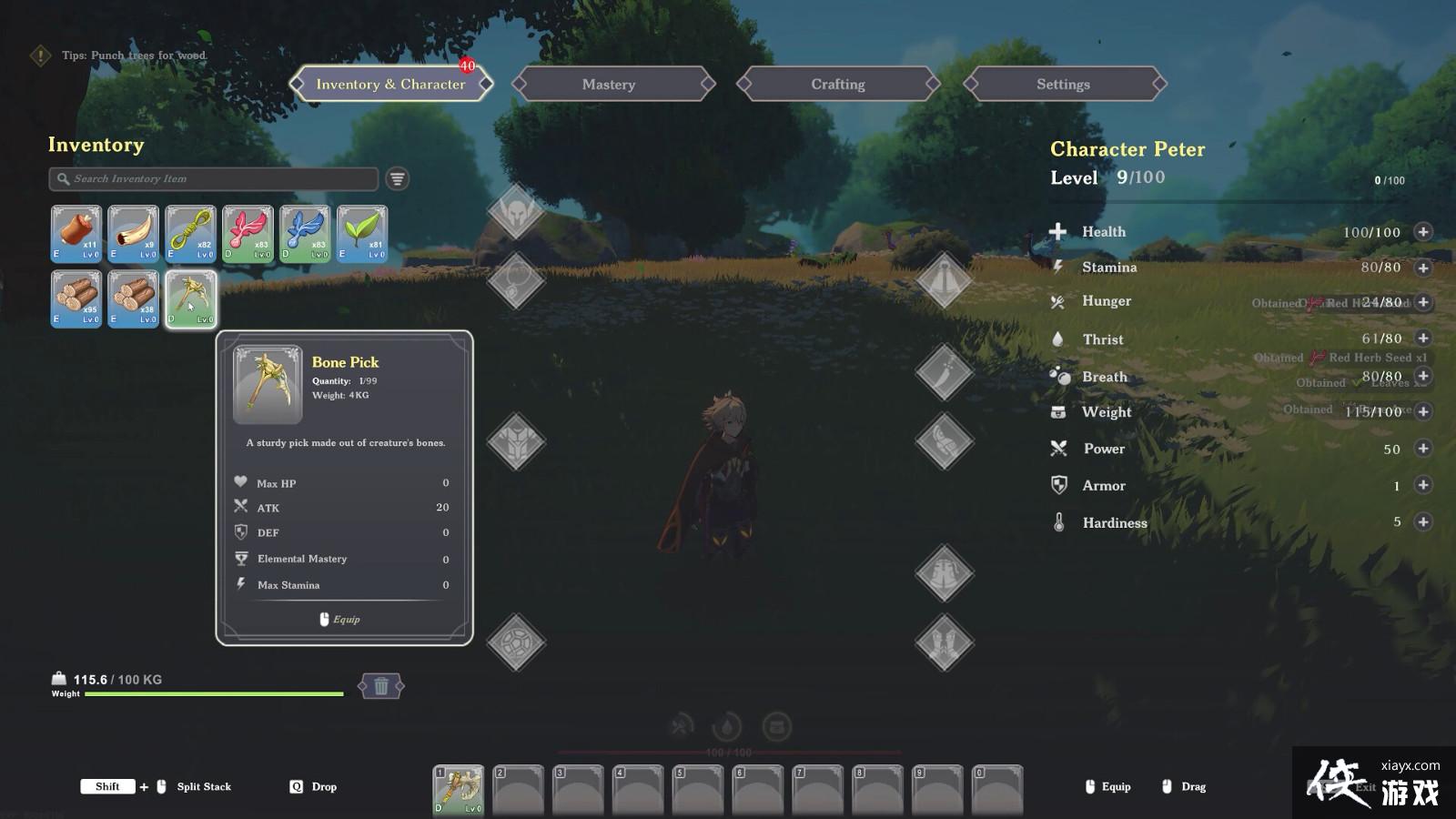Select the blue feather item stack x83
The height and width of the screenshot is (819, 1456).
pos(305,234)
